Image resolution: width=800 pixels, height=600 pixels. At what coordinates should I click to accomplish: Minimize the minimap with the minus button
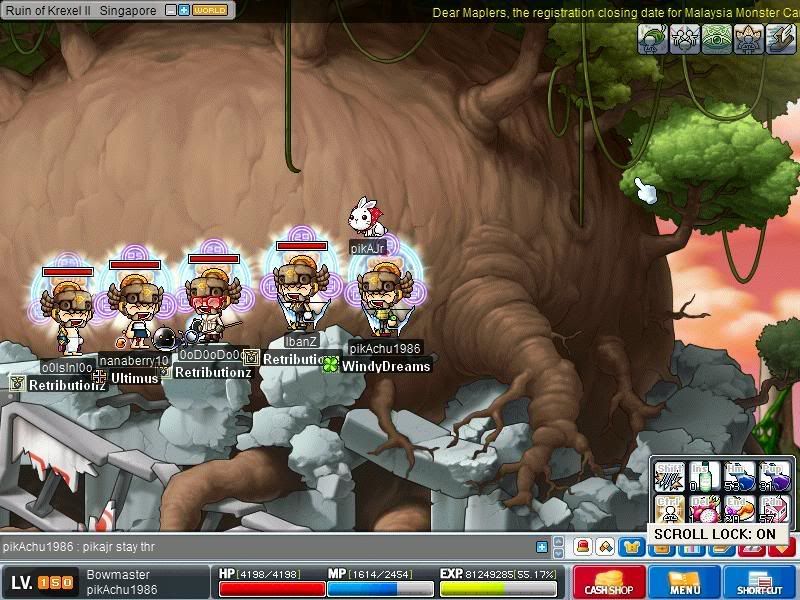(171, 10)
